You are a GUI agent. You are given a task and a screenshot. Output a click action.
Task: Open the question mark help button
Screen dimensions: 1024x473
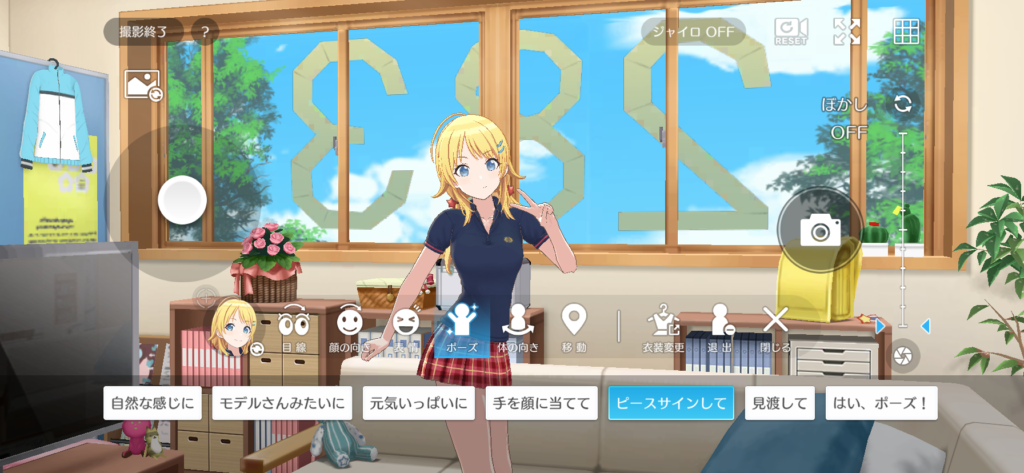point(204,32)
